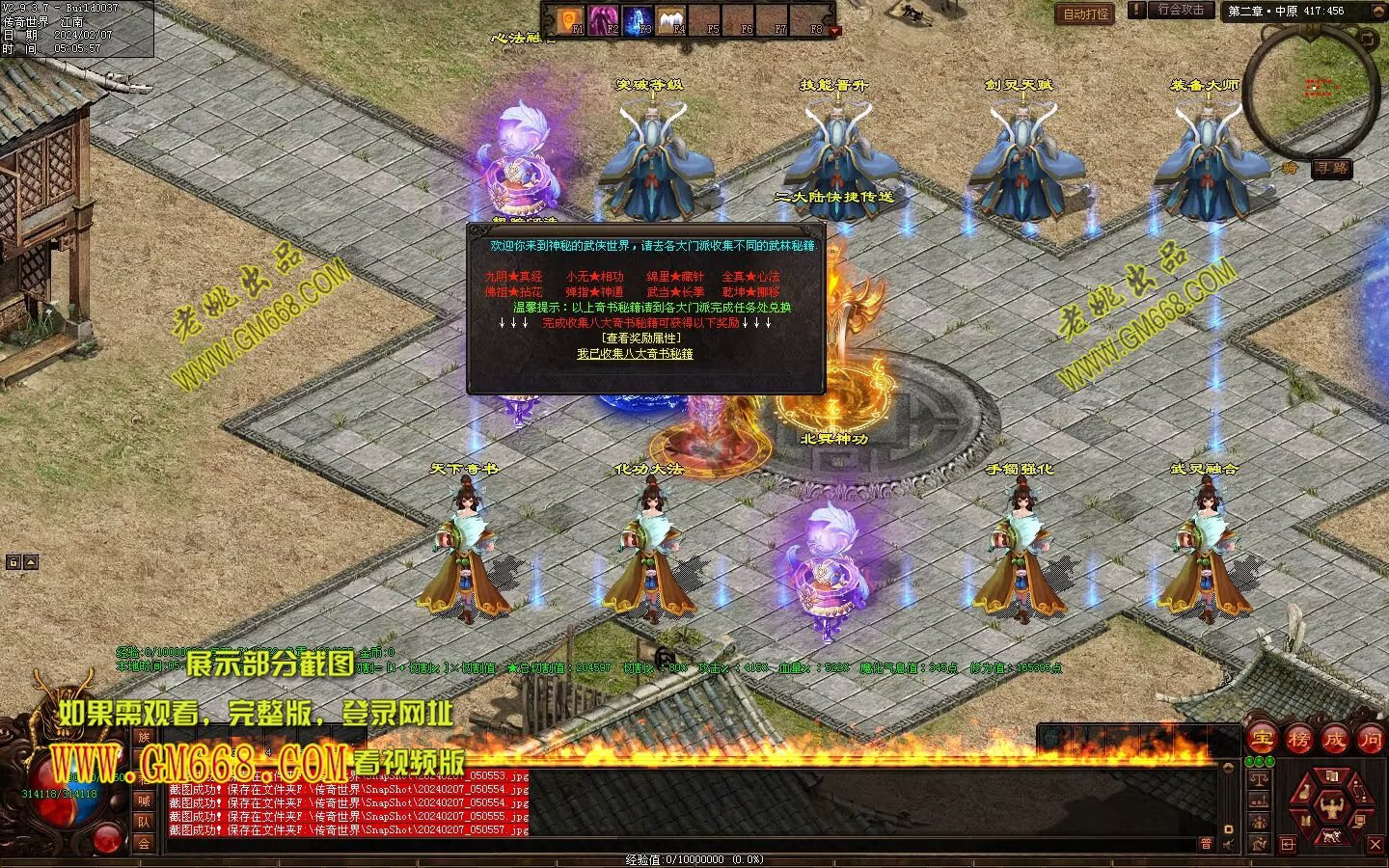The image size is (1389, 868).
Task: Open the 榜 rankings button
Action: (1298, 740)
